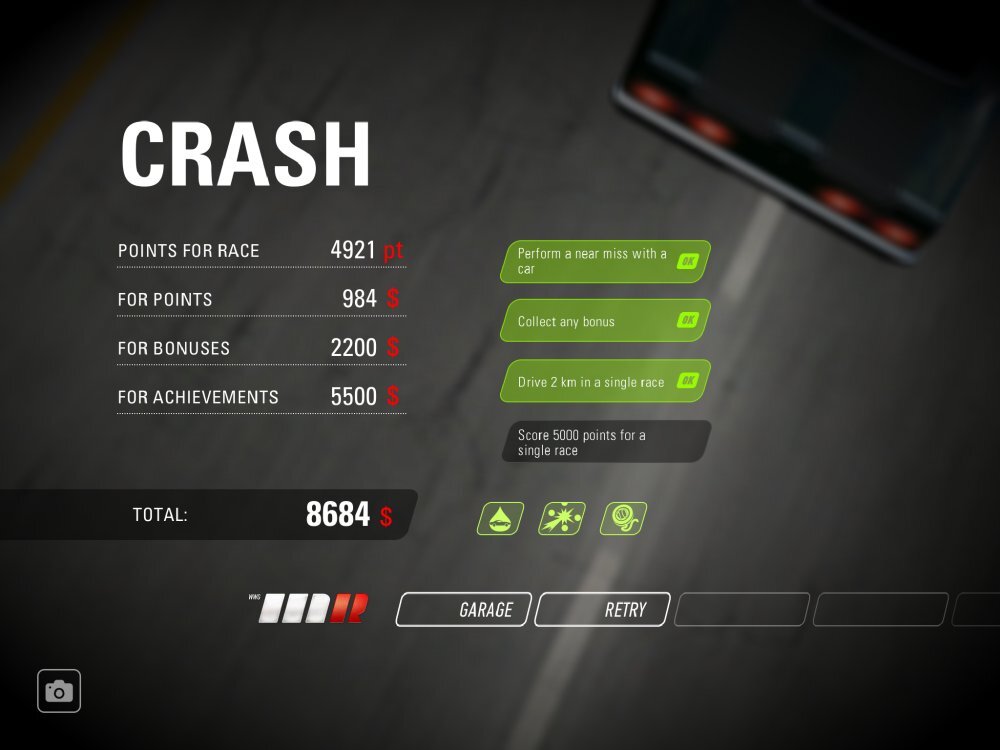Screen dimensions: 1000x750
Task: Click the coiled hose bonus icon
Action: (x=623, y=519)
